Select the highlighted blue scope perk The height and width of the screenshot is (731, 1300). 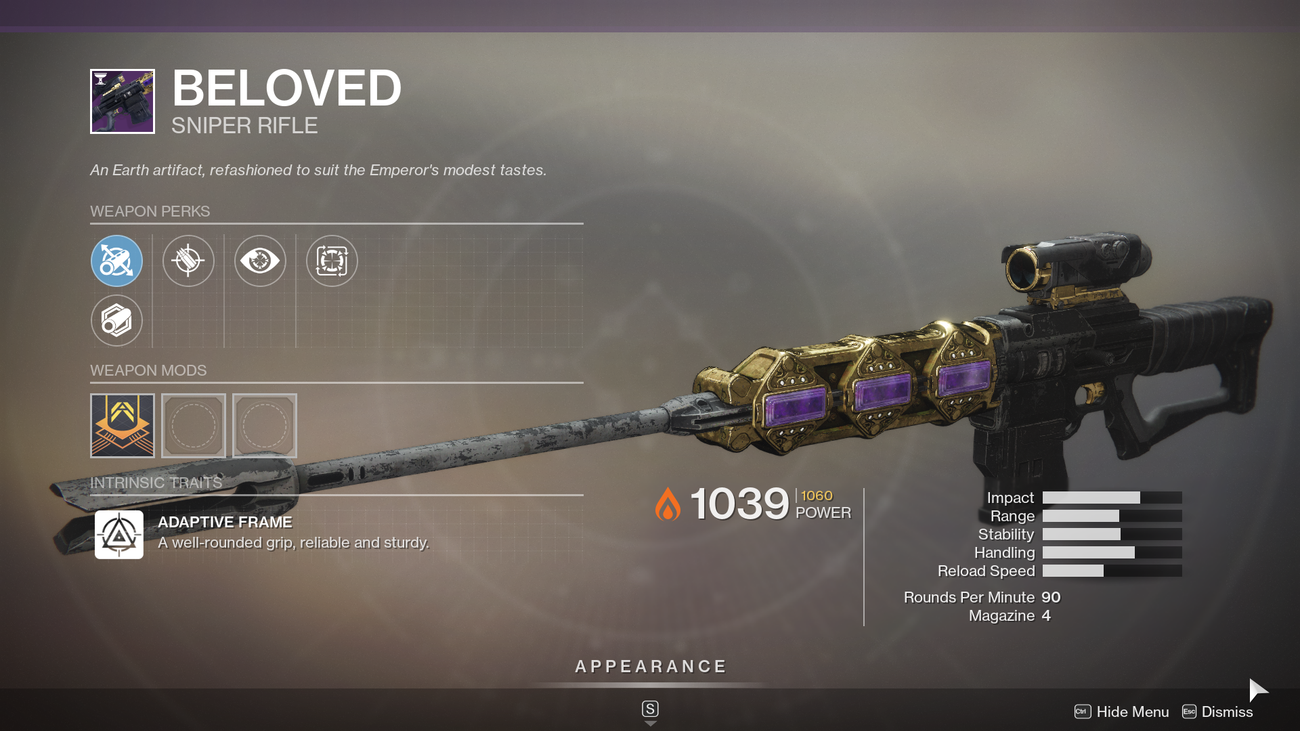pyautogui.click(x=117, y=261)
